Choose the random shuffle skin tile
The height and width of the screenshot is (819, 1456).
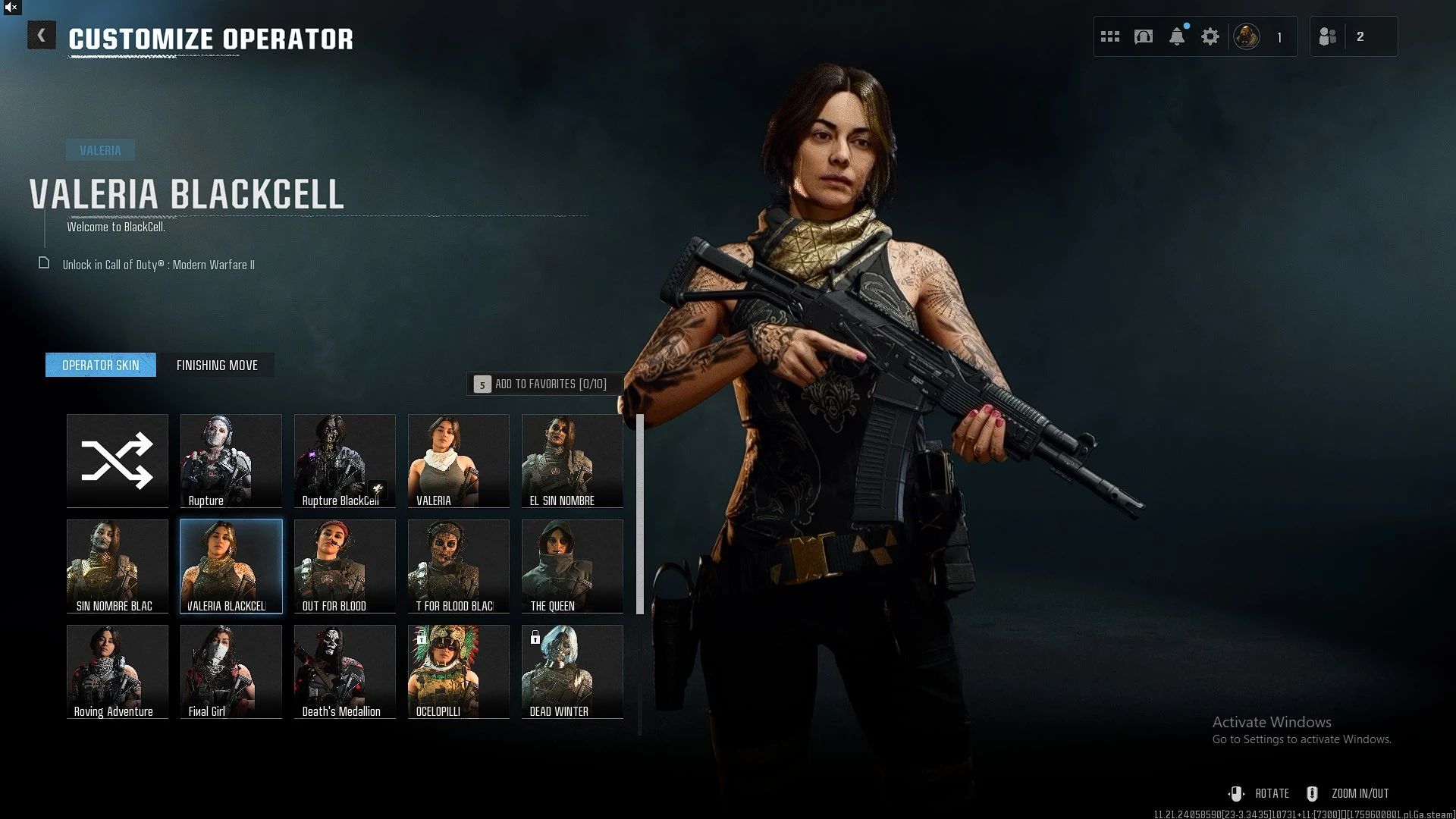118,460
